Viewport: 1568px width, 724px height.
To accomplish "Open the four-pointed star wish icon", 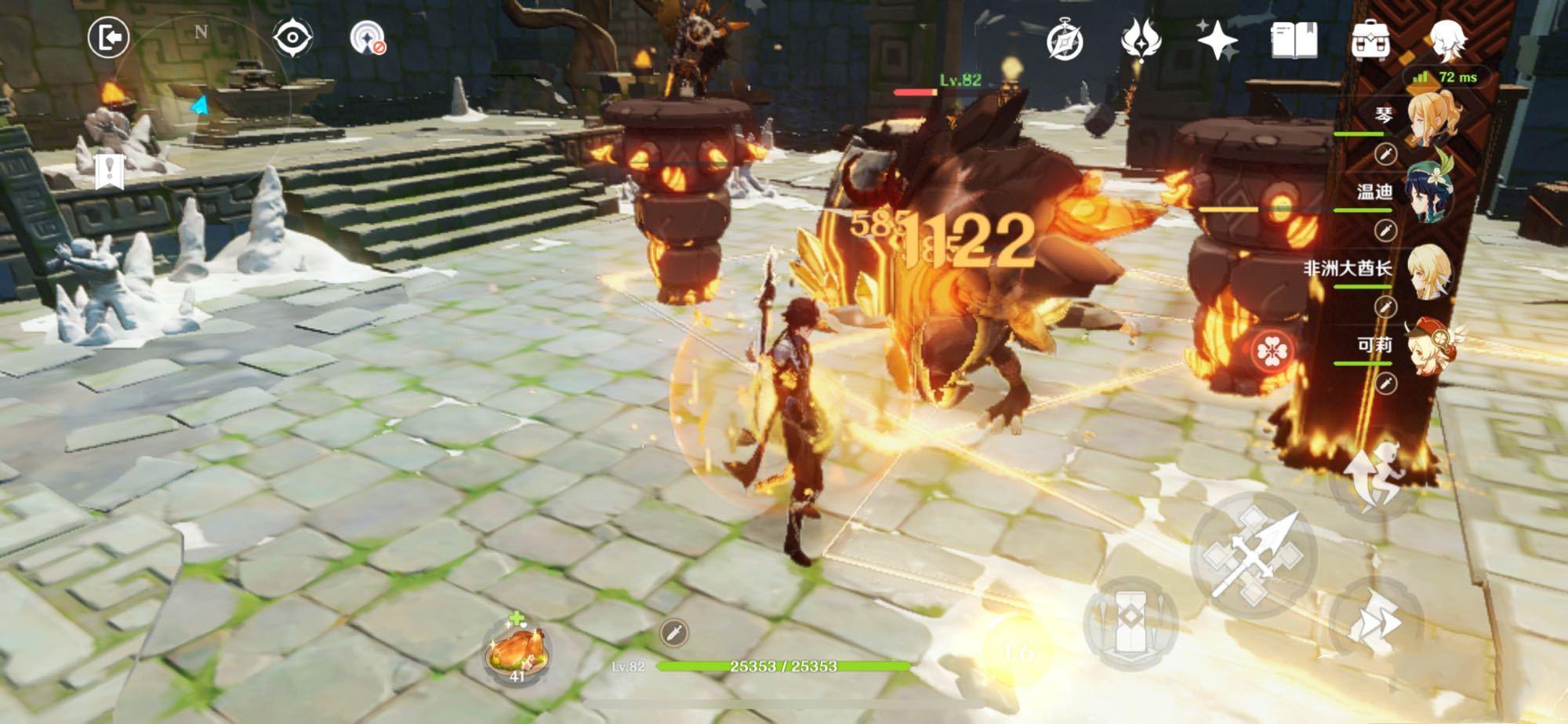I will tap(1216, 39).
